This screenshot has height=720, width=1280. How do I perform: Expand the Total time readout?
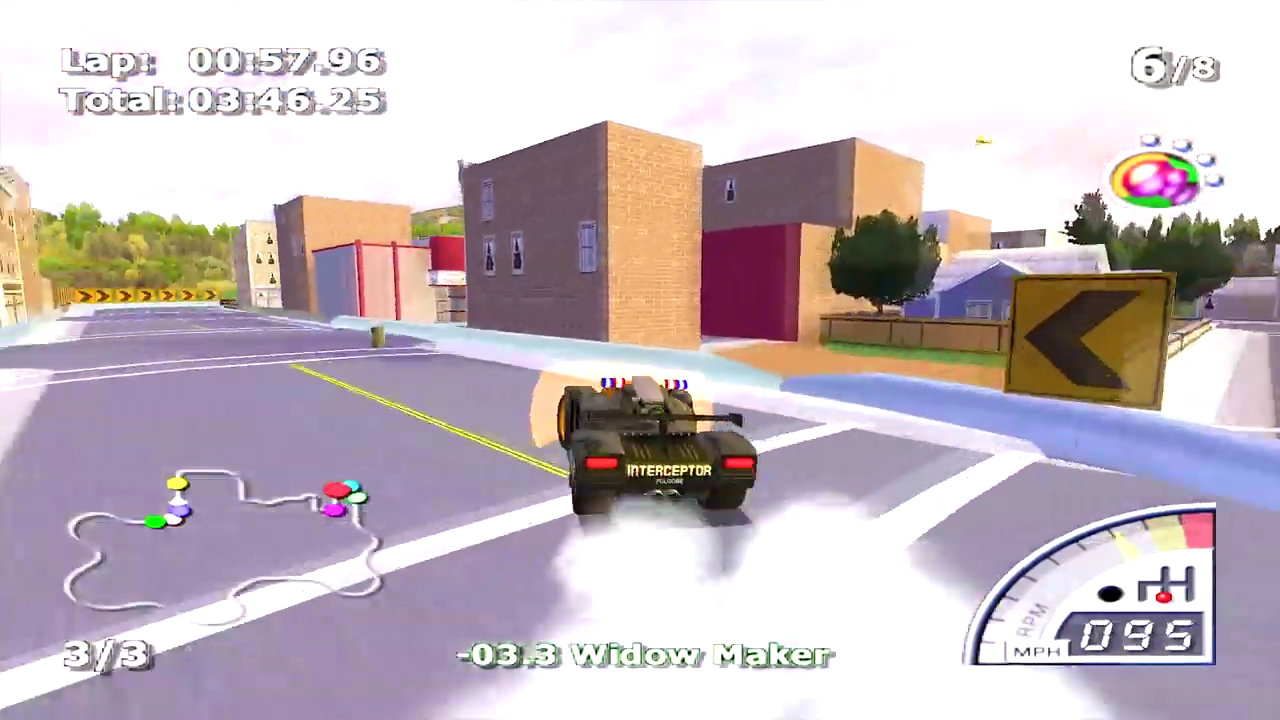point(222,100)
